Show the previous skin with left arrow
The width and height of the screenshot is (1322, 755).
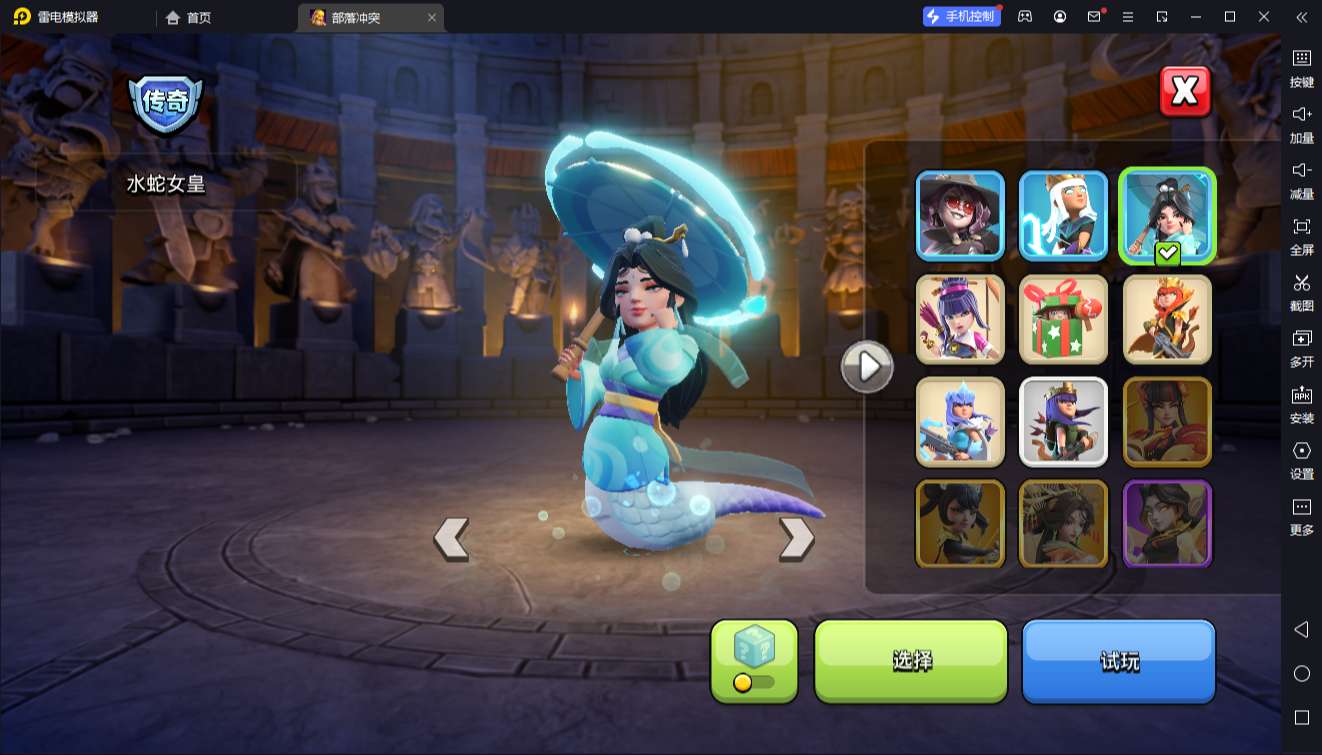(451, 538)
